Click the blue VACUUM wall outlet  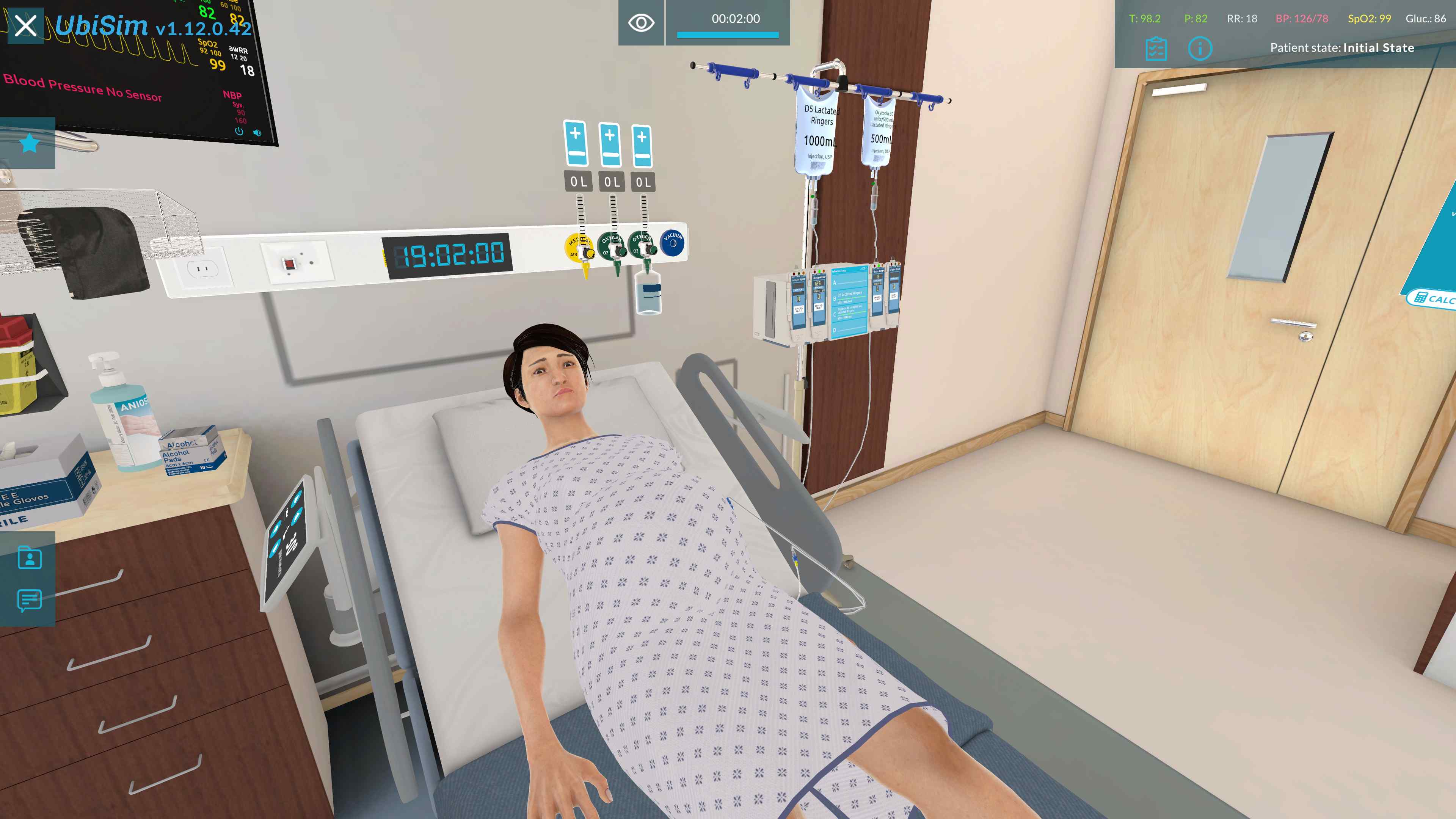coord(673,243)
